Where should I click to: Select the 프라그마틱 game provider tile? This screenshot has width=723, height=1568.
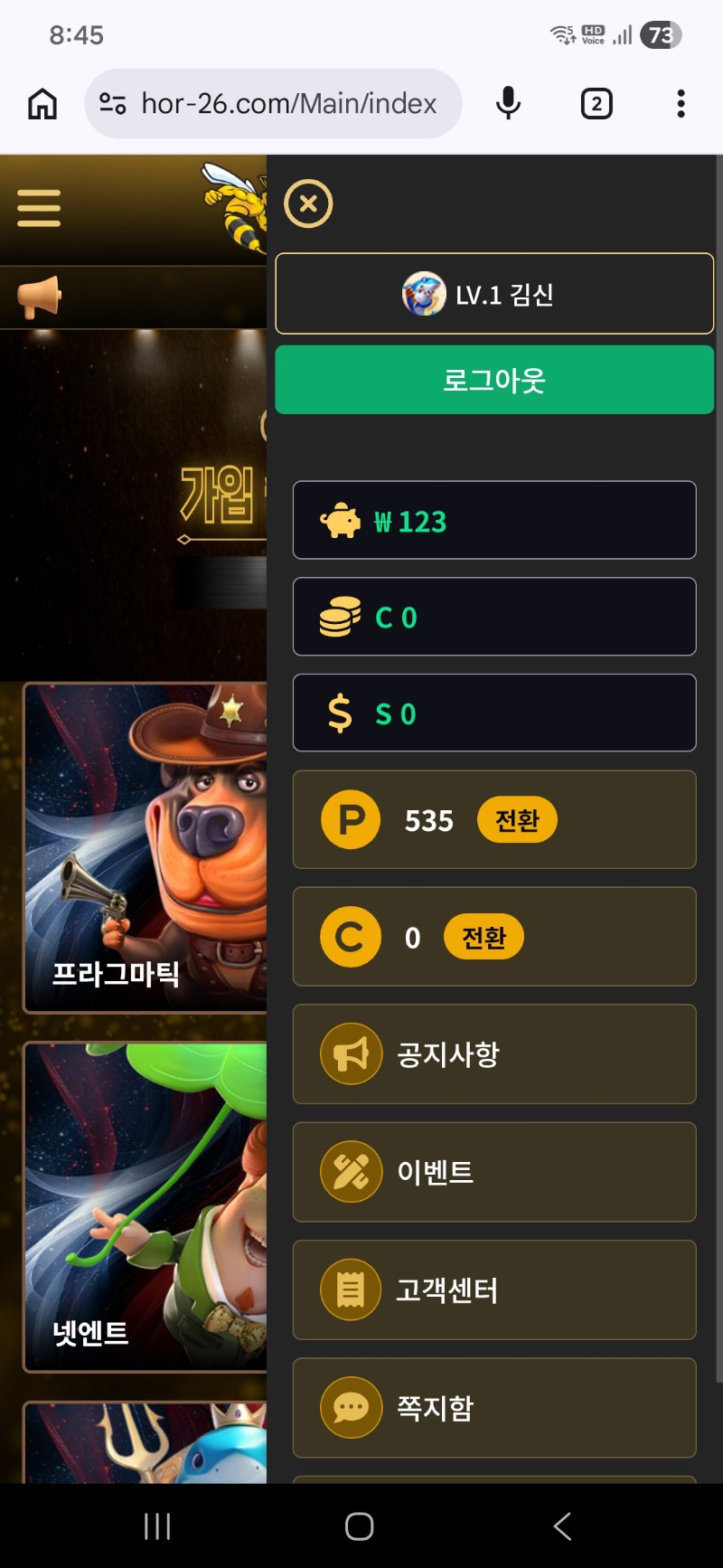point(145,848)
